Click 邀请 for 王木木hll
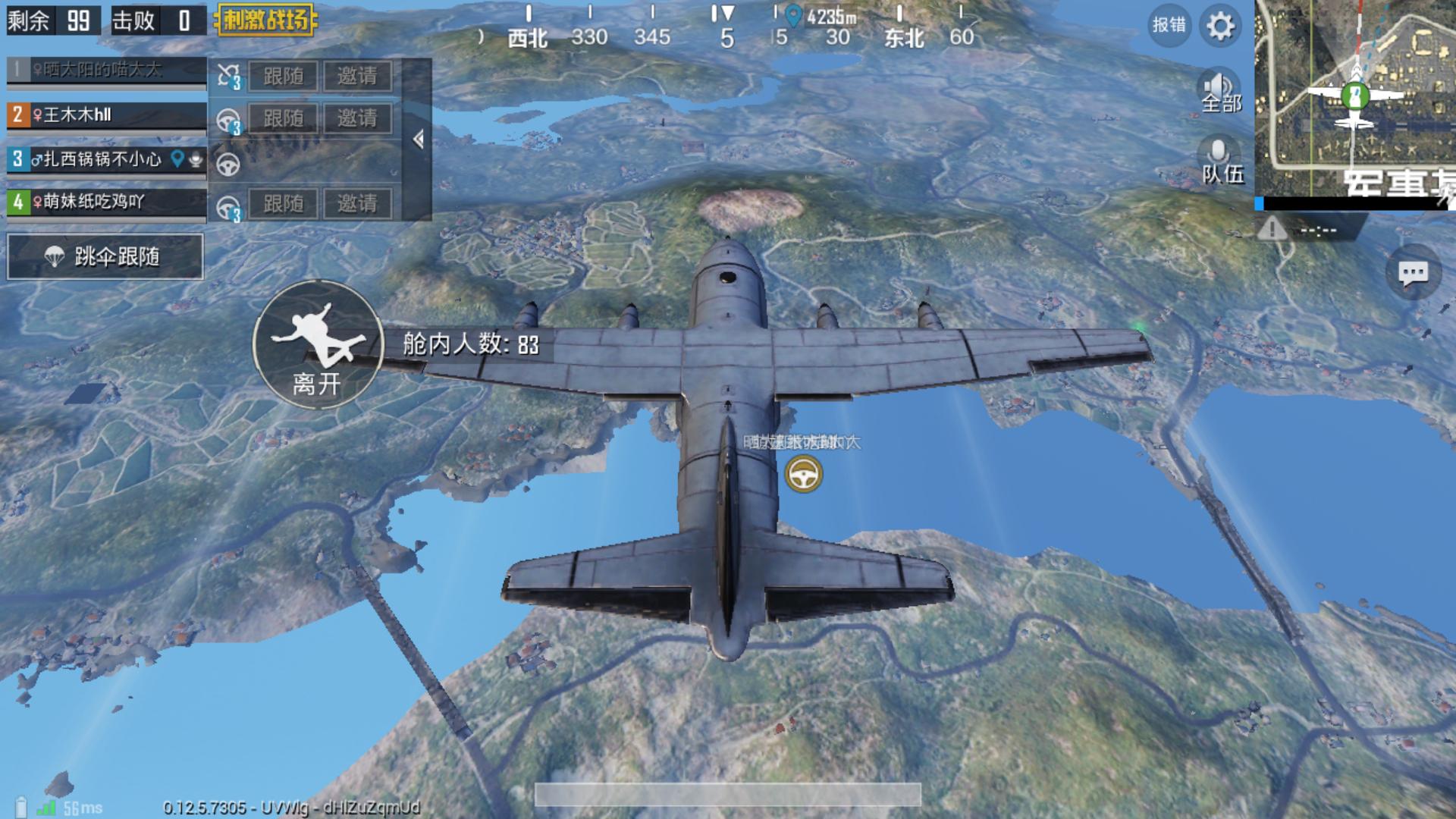 357,118
